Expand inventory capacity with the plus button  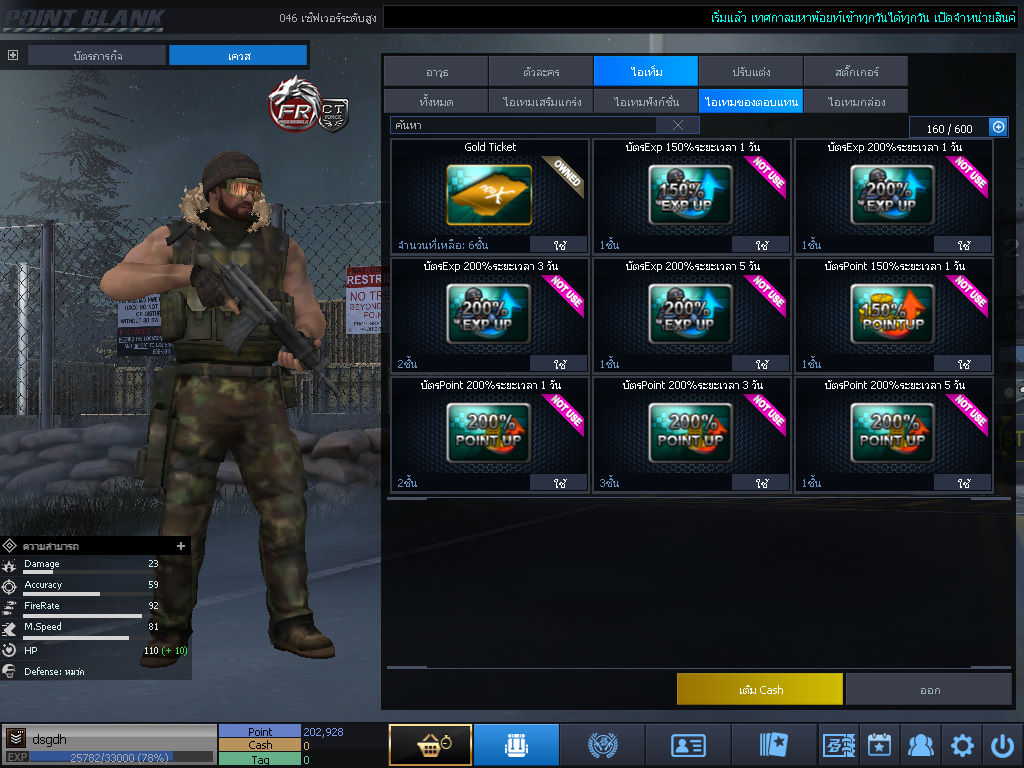click(x=997, y=127)
